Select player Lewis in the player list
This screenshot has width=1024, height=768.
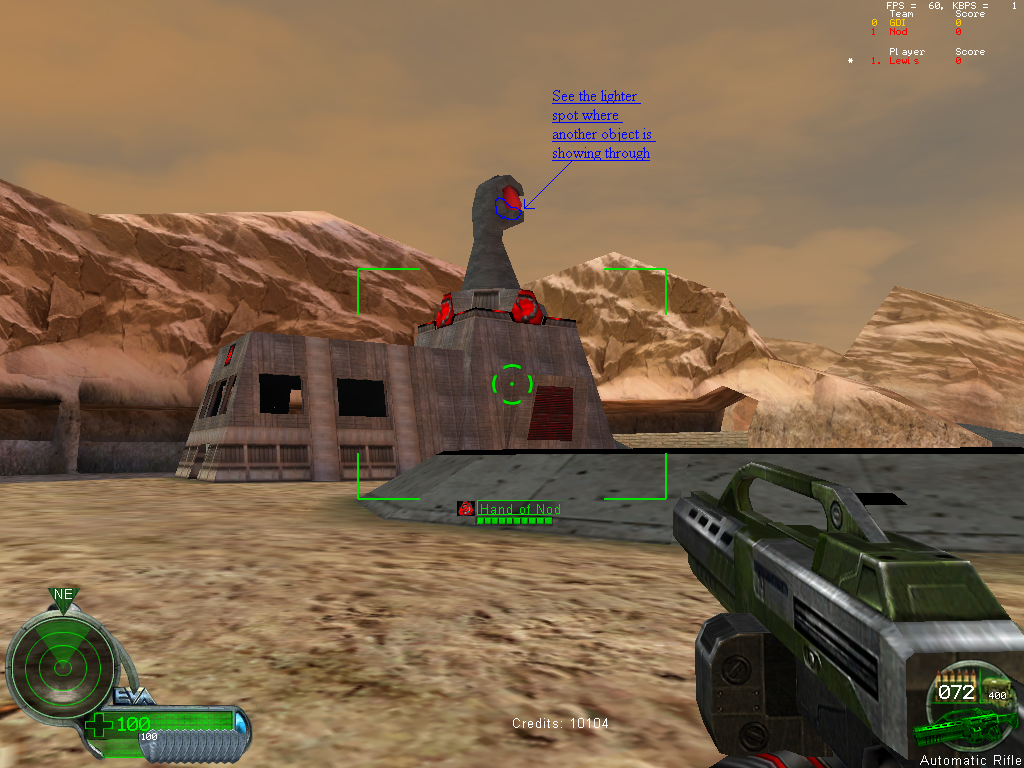tap(903, 61)
